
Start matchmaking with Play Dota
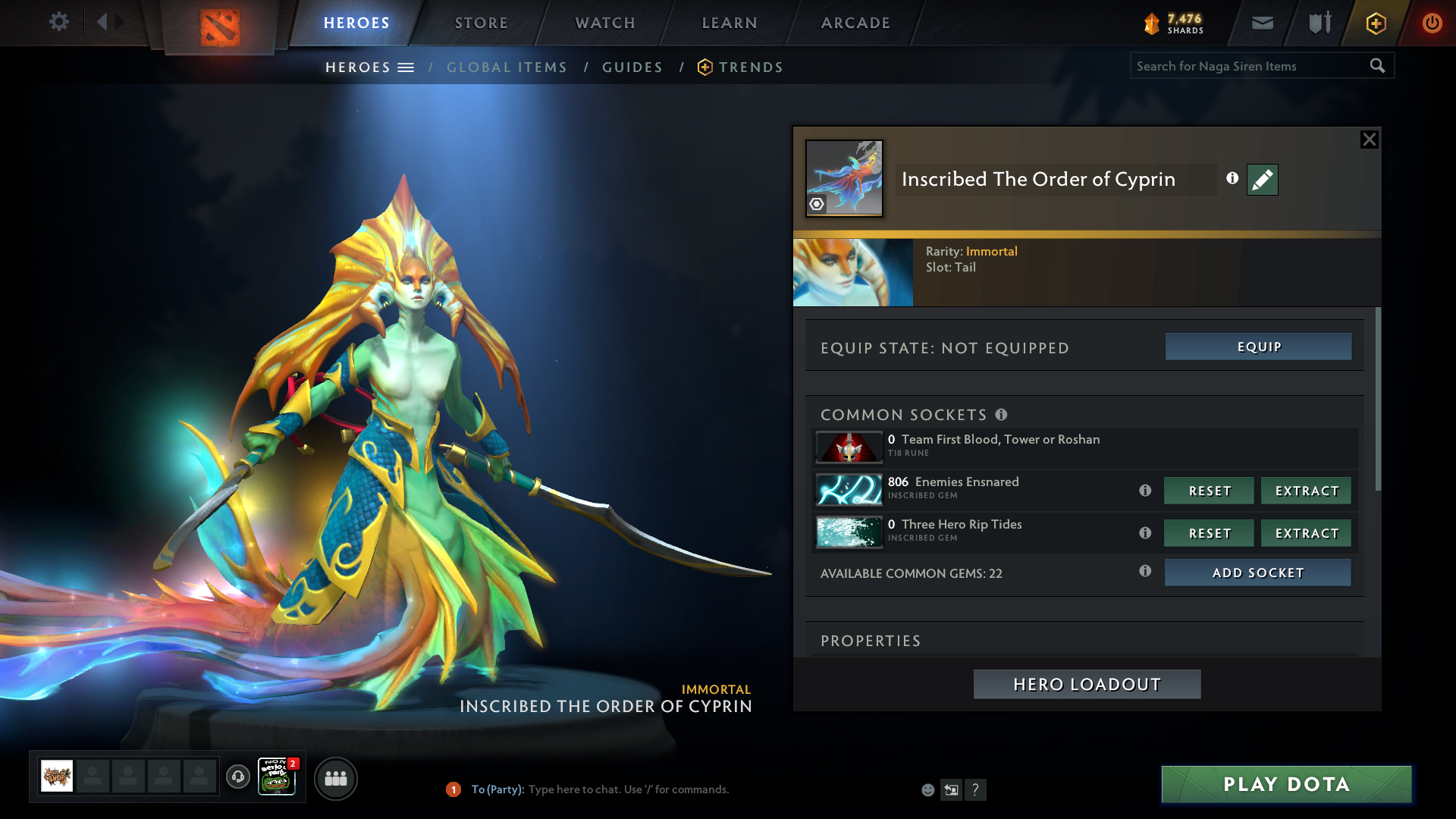[1286, 784]
